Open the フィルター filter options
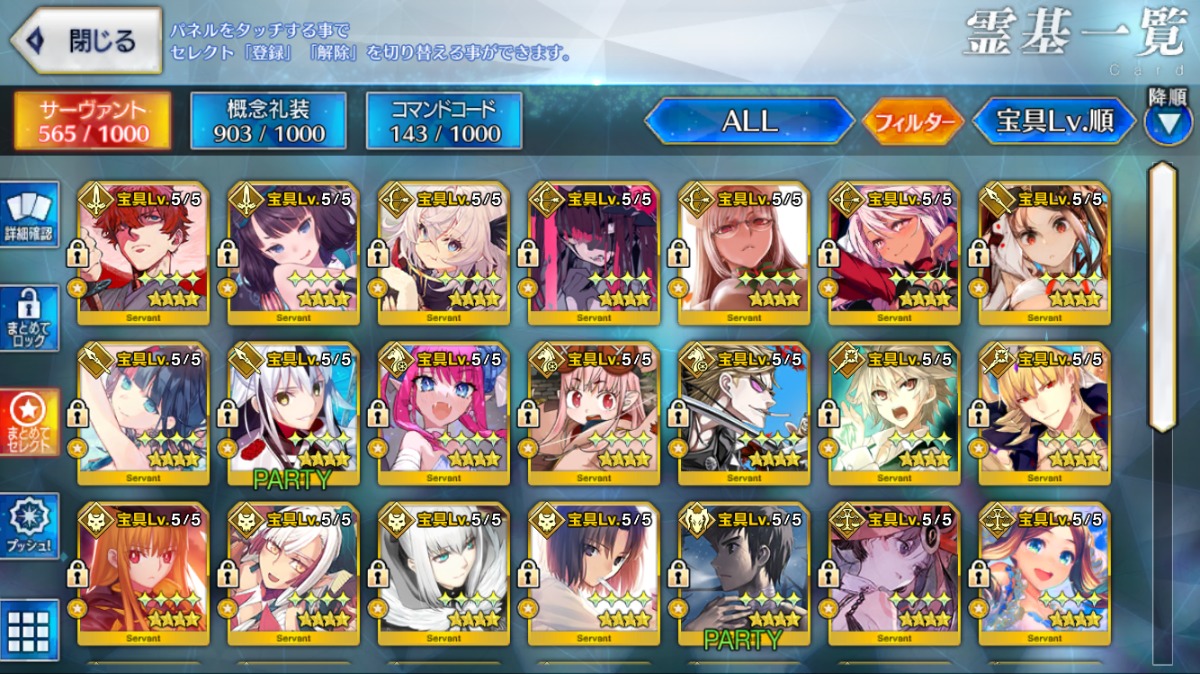The height and width of the screenshot is (674, 1200). 913,122
